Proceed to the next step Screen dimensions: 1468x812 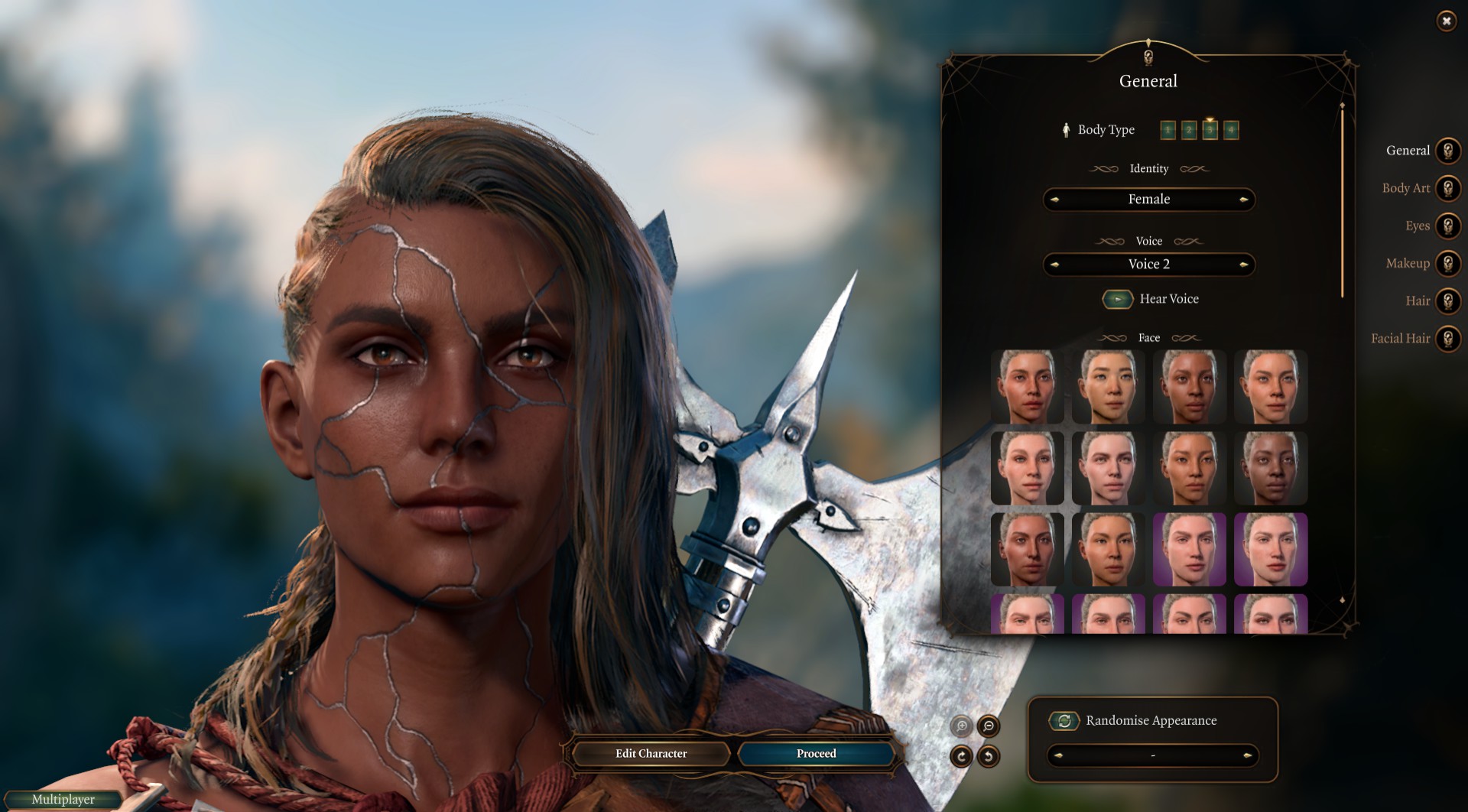pyautogui.click(x=816, y=754)
